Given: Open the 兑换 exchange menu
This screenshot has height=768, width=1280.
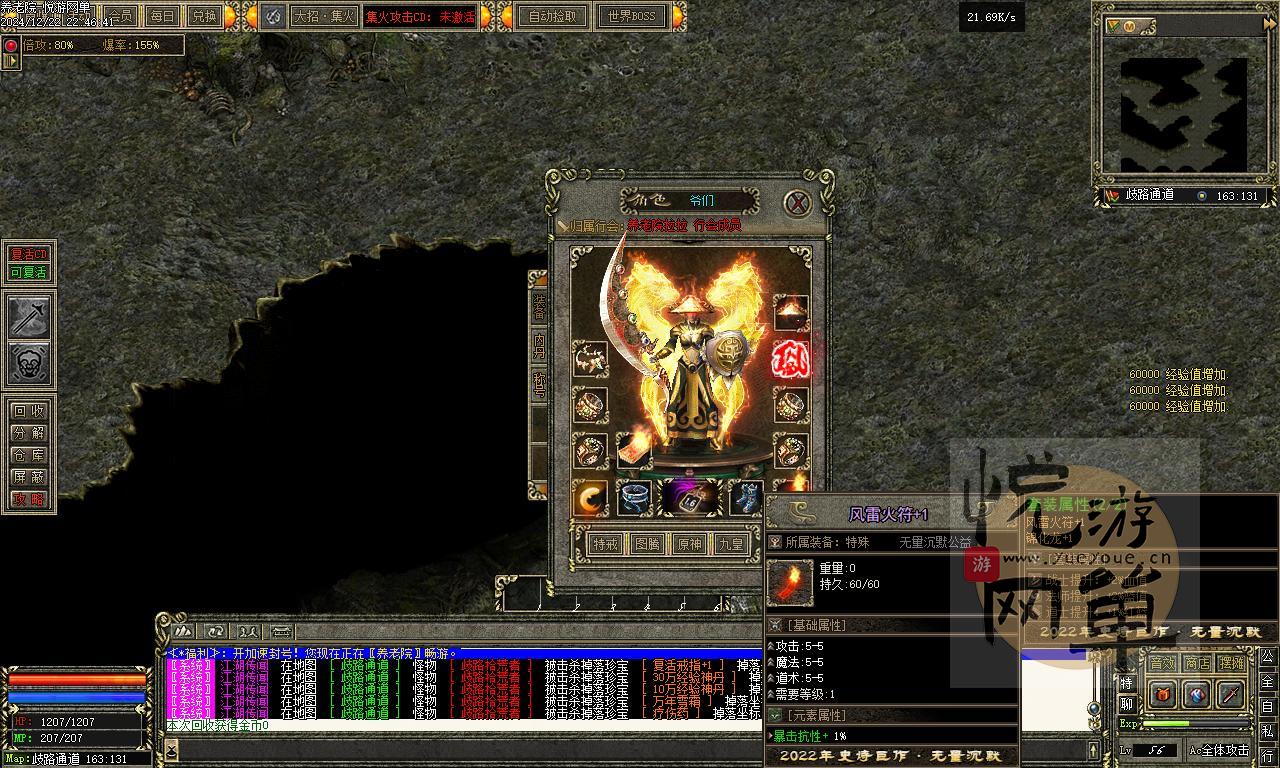Looking at the screenshot, I should [203, 16].
